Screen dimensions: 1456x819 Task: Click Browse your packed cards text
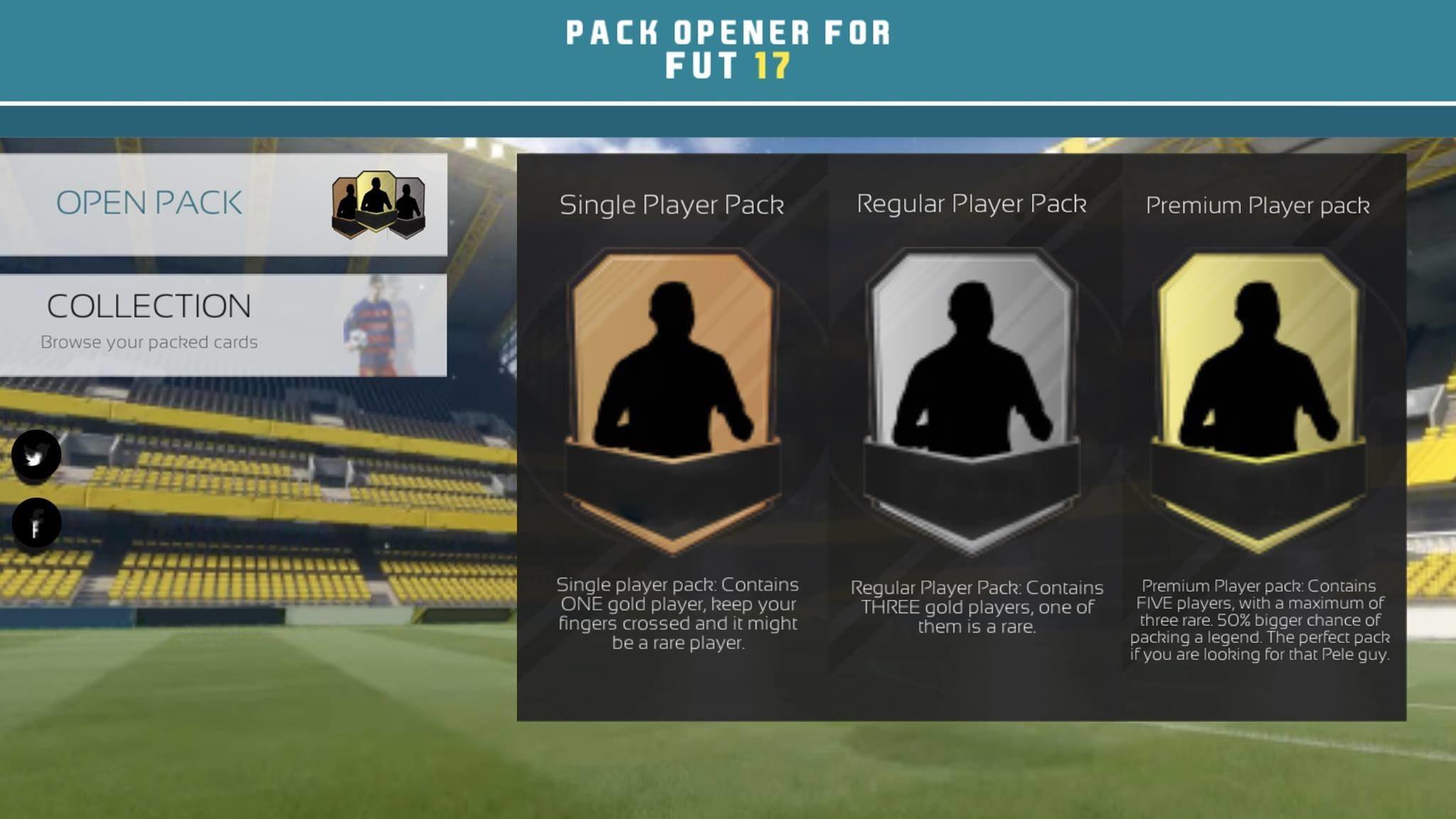tap(149, 342)
